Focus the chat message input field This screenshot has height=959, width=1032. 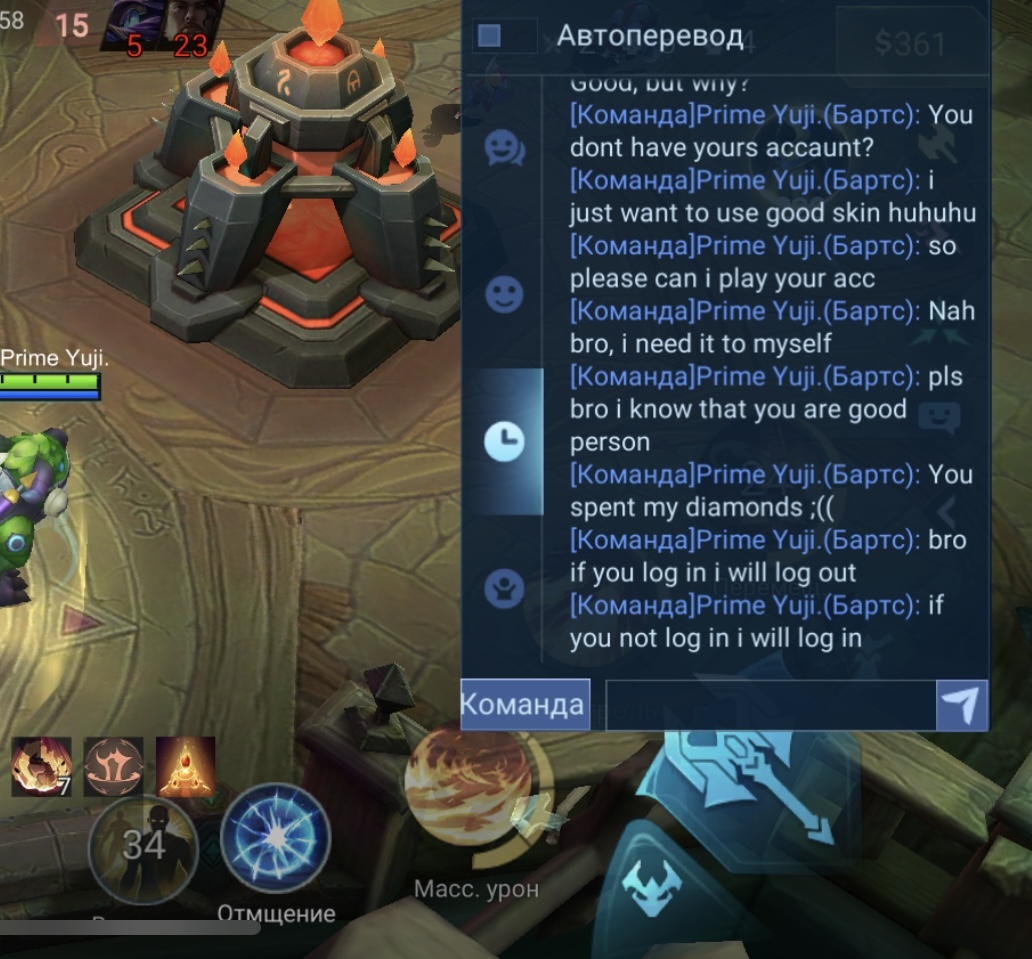[770, 706]
